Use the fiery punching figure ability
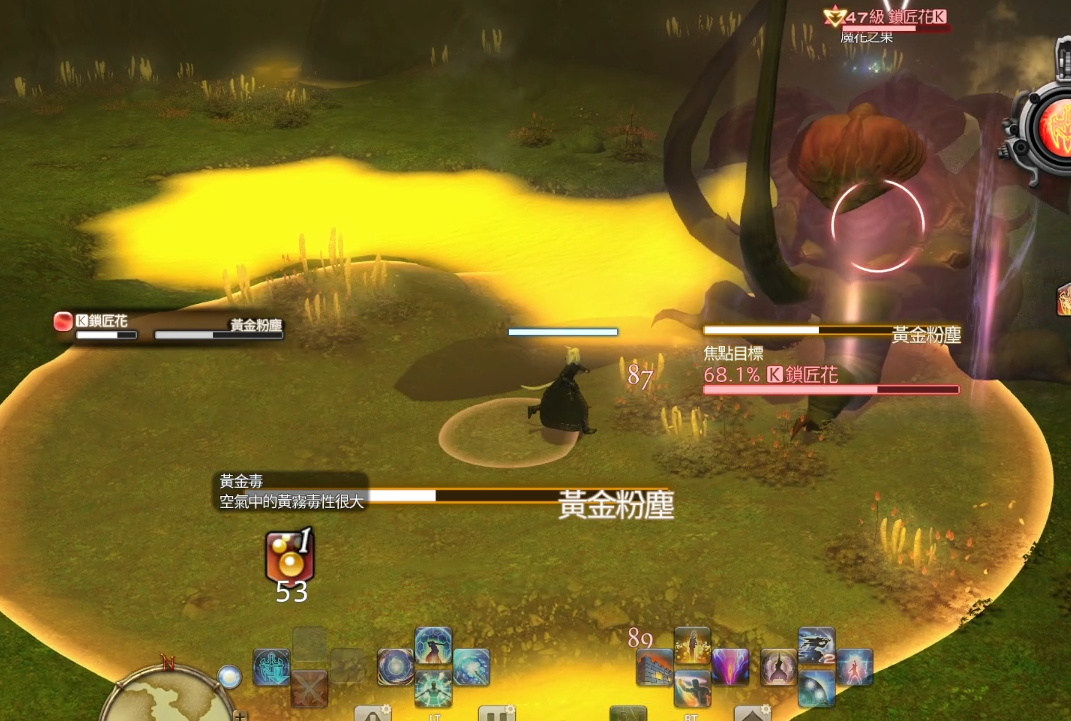 click(692, 688)
